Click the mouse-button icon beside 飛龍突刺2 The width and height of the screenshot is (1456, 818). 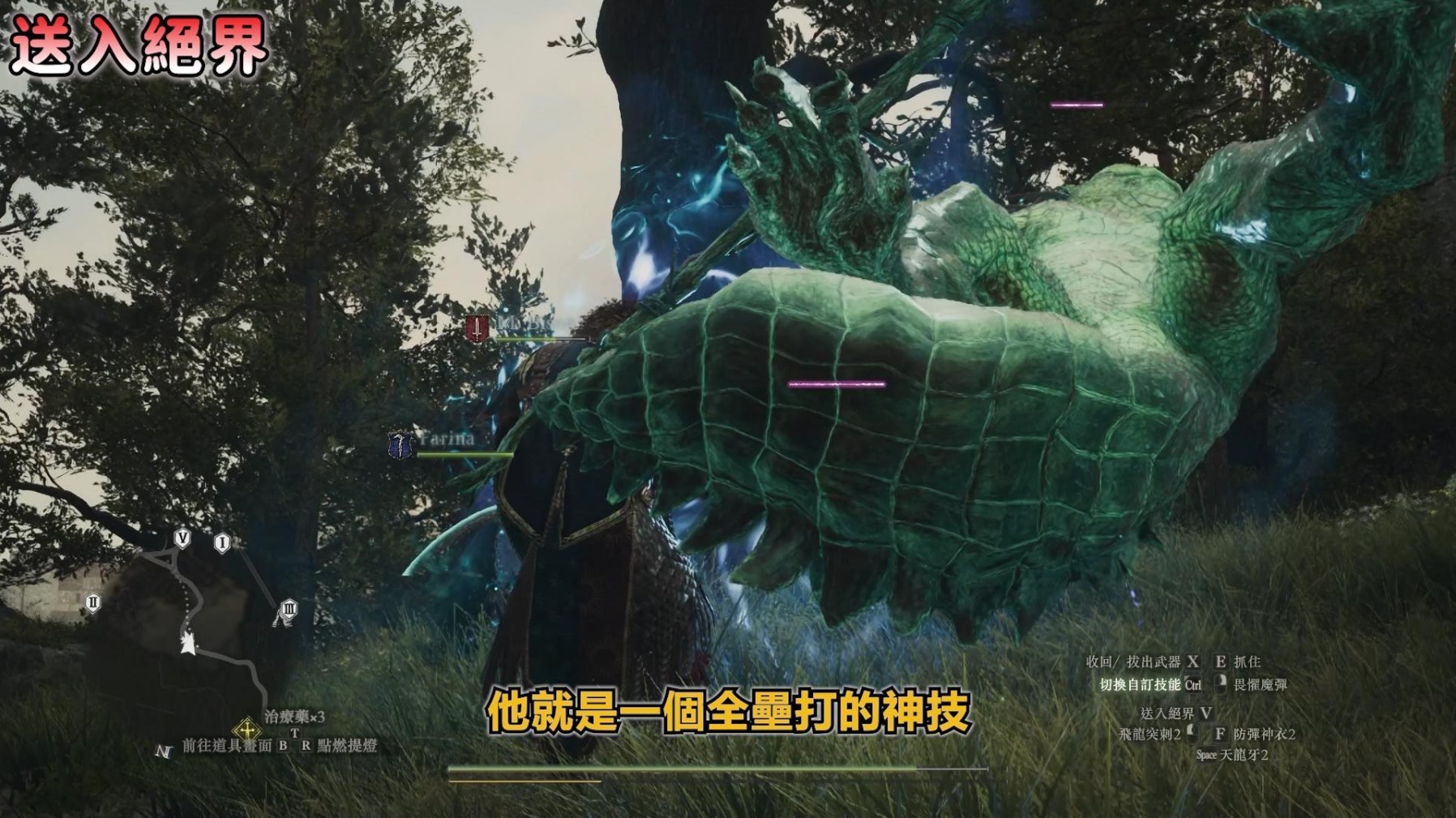1193,734
